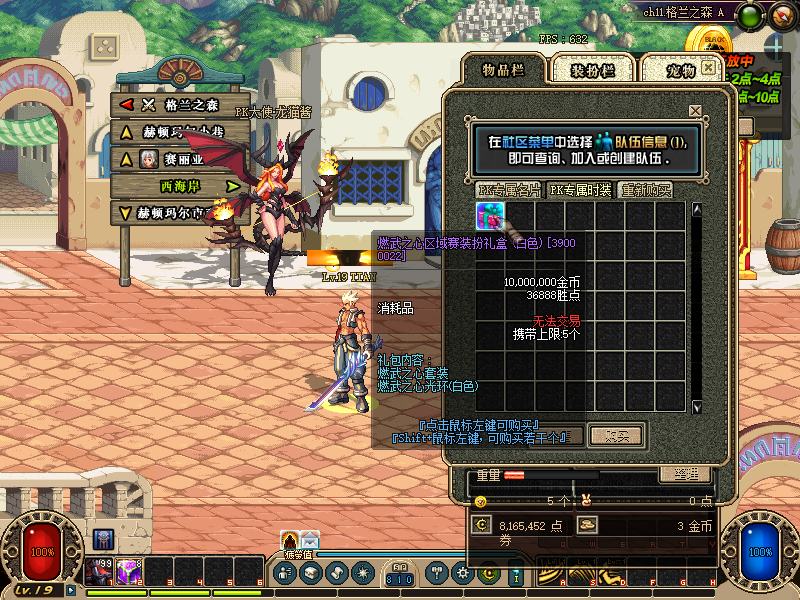Close the PK shop panel
The width and height of the screenshot is (800, 600).
click(x=695, y=111)
